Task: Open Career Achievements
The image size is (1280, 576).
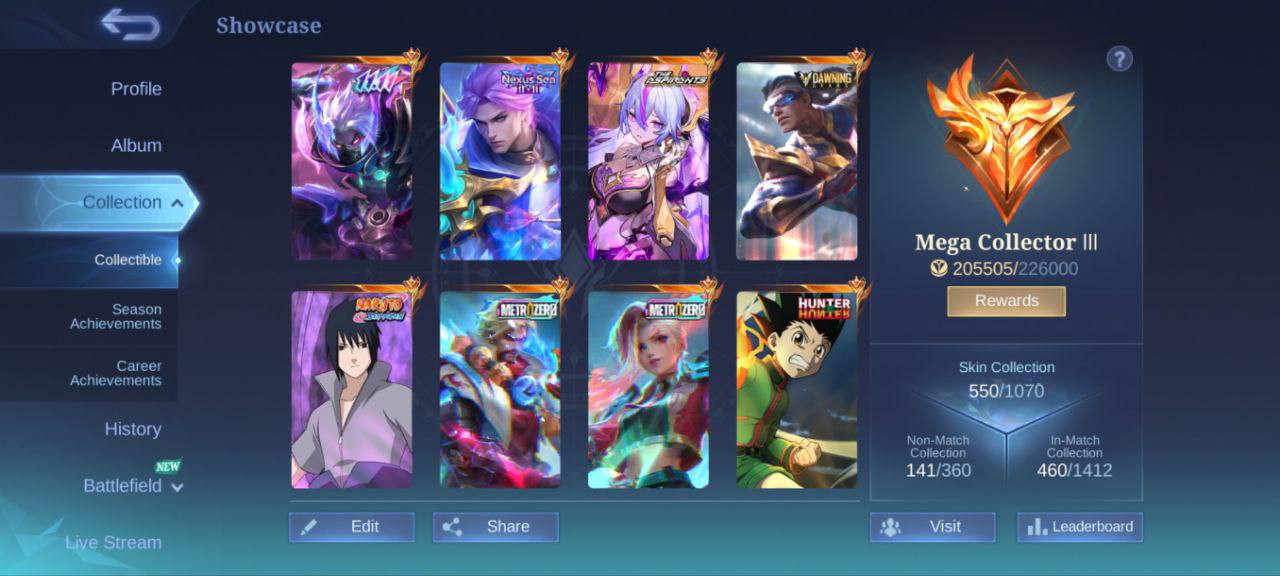Action: point(116,373)
